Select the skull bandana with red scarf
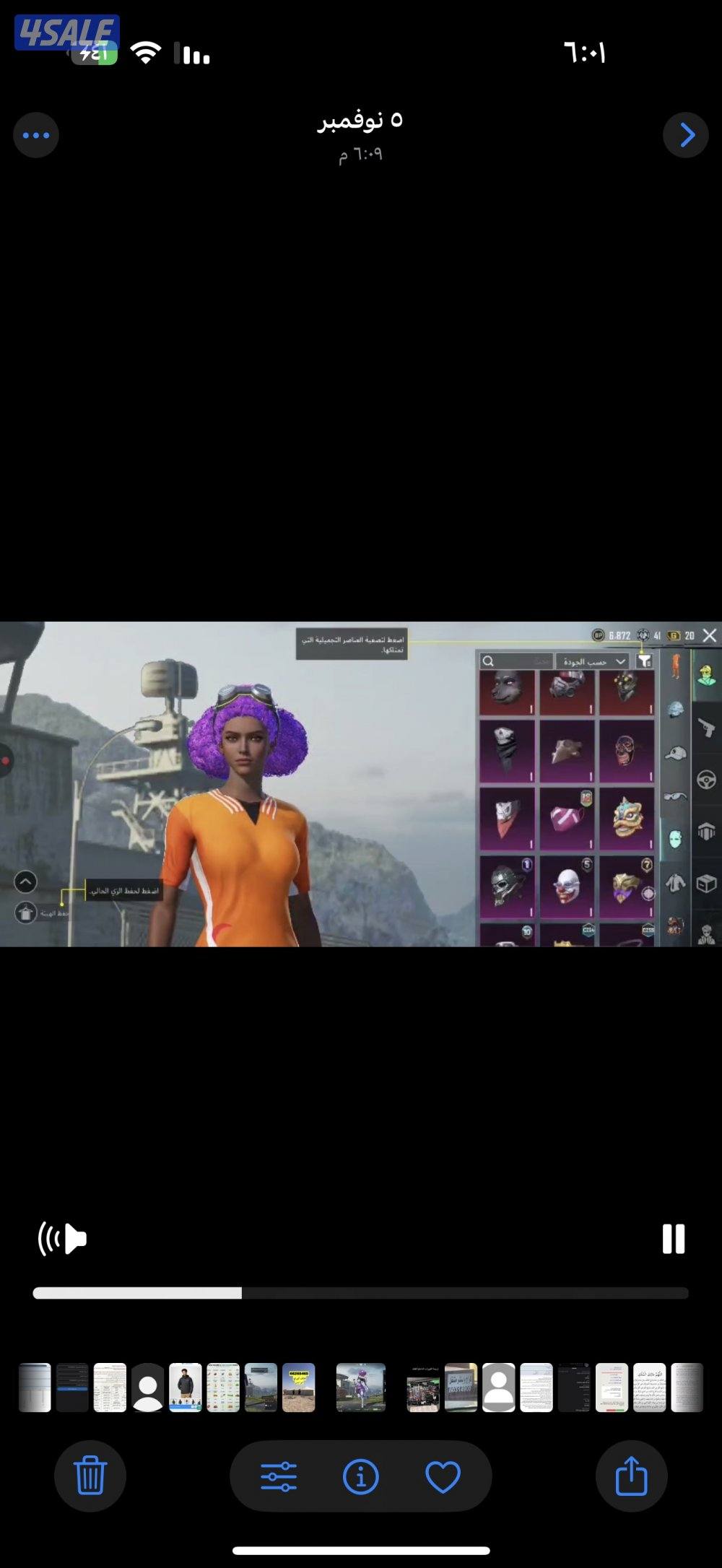The width and height of the screenshot is (722, 1568). click(x=508, y=819)
